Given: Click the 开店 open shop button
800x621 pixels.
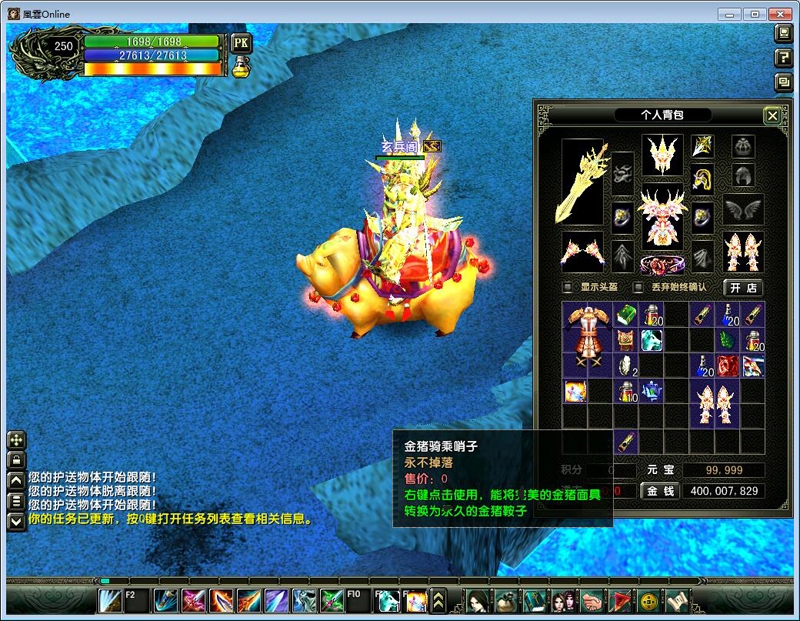Looking at the screenshot, I should 742,287.
